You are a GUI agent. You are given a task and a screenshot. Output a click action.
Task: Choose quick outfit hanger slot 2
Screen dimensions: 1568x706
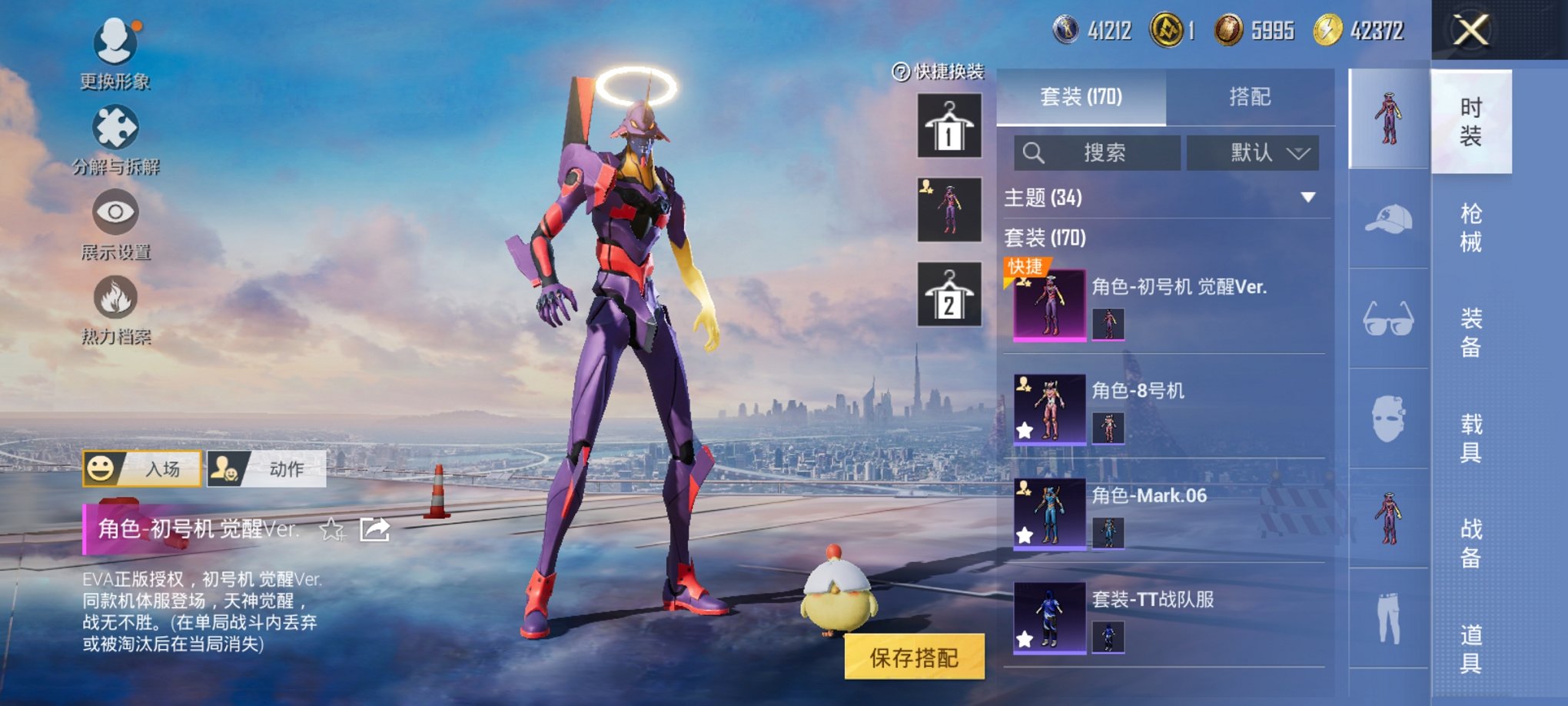click(949, 295)
